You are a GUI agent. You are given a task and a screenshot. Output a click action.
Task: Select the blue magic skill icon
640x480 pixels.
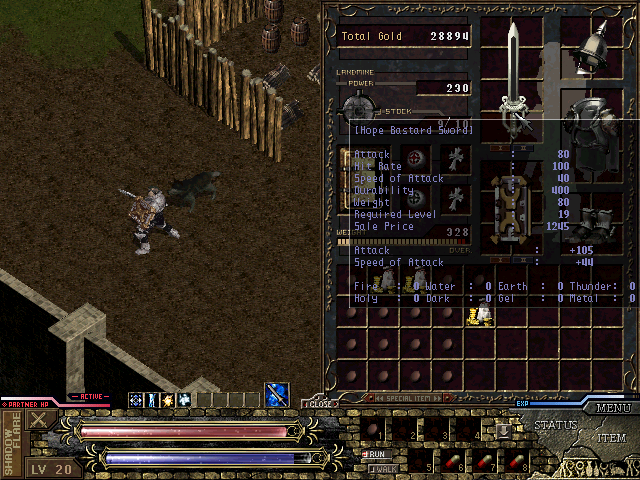point(277,395)
